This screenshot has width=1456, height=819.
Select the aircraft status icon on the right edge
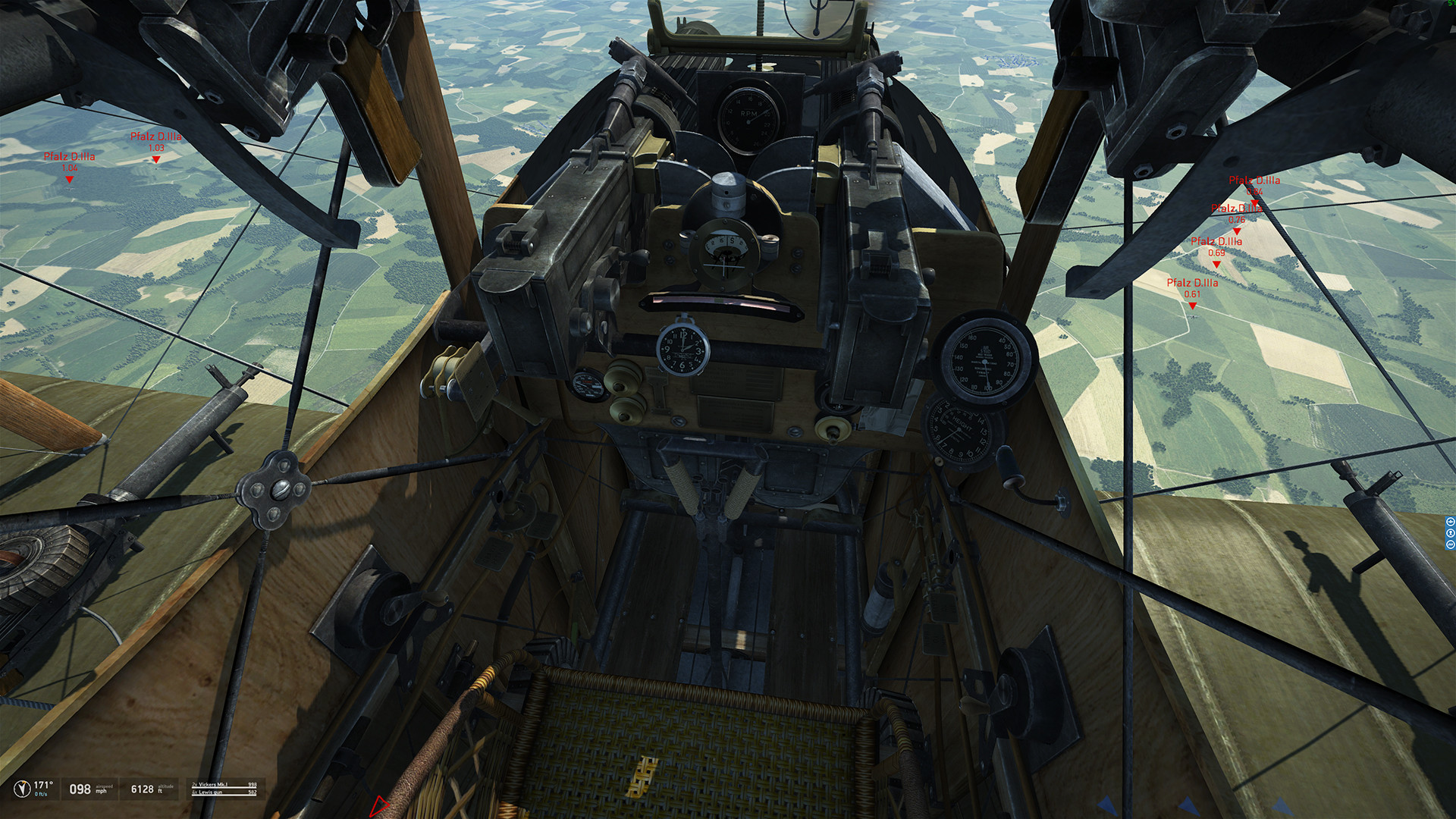pyautogui.click(x=1451, y=522)
